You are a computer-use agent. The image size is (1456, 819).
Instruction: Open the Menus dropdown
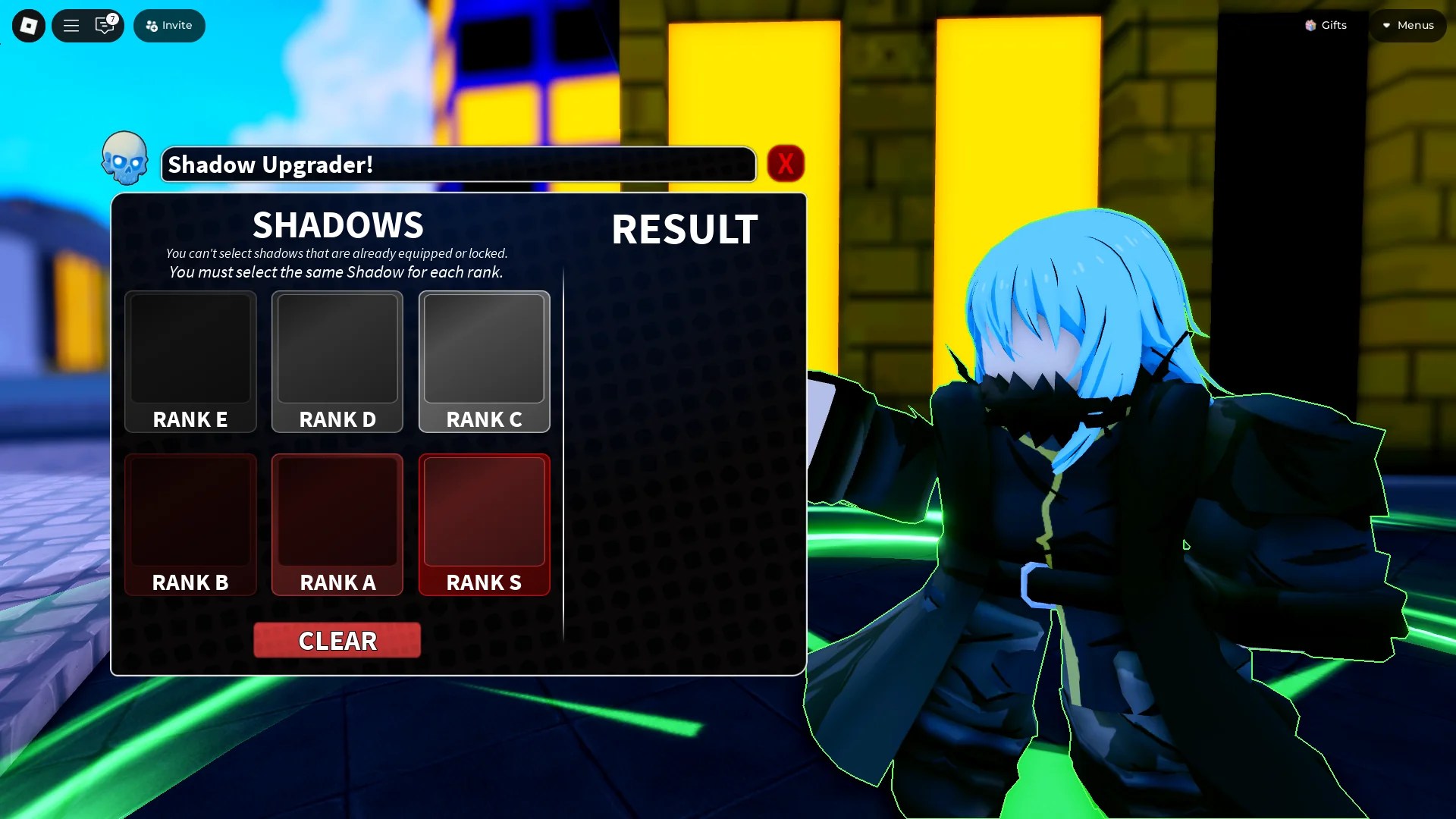pyautogui.click(x=1407, y=25)
